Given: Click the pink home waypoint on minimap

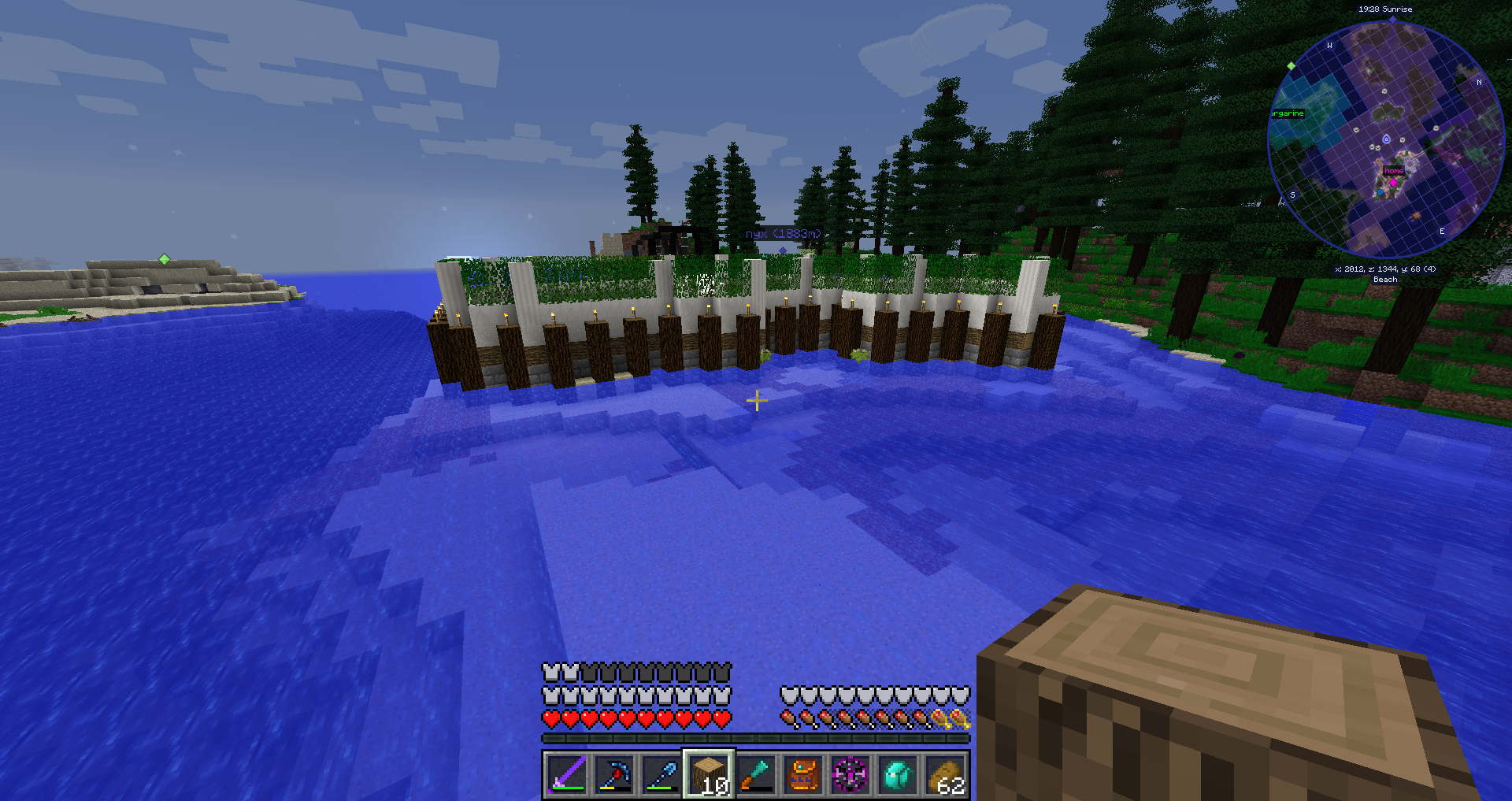Looking at the screenshot, I should point(1393,183).
